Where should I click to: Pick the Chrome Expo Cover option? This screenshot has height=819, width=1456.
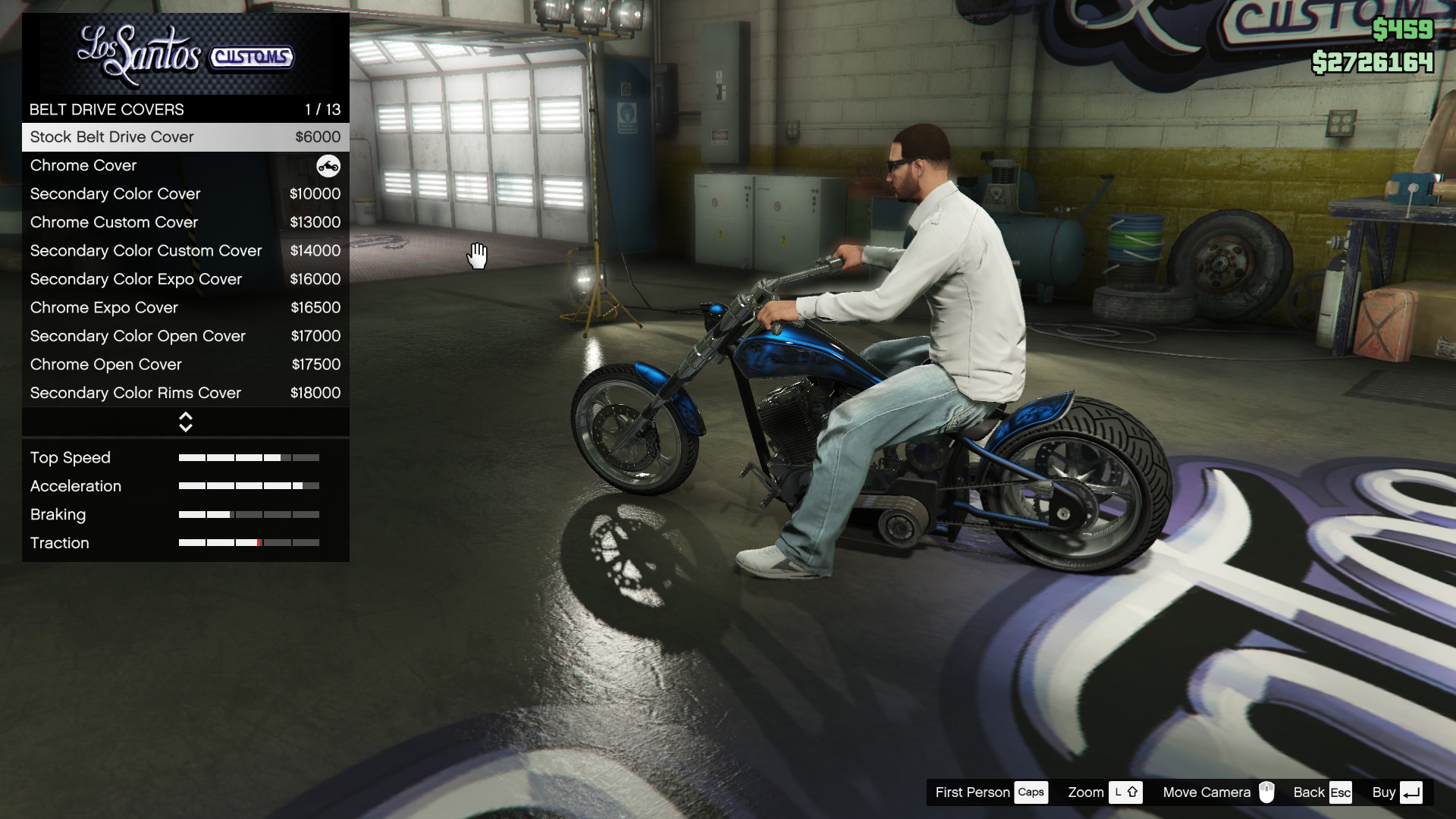(x=185, y=308)
